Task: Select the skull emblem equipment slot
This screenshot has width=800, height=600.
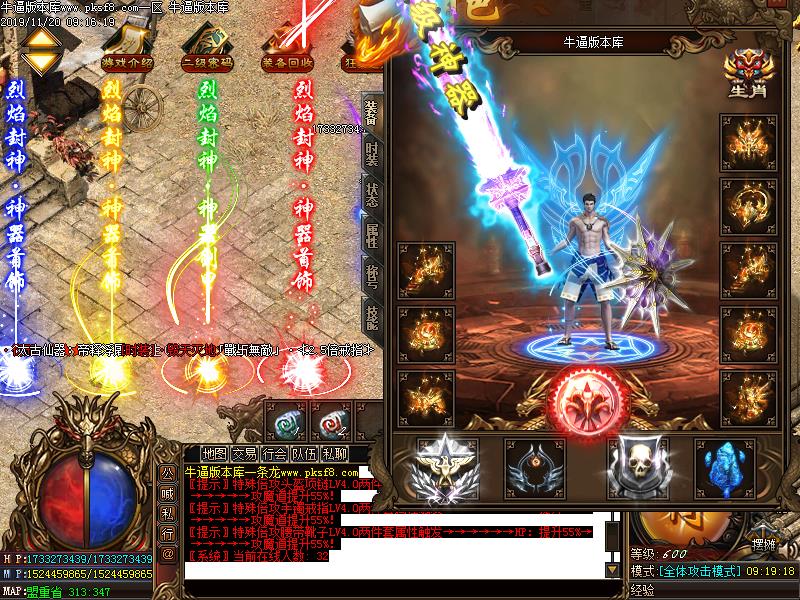Action: (637, 464)
